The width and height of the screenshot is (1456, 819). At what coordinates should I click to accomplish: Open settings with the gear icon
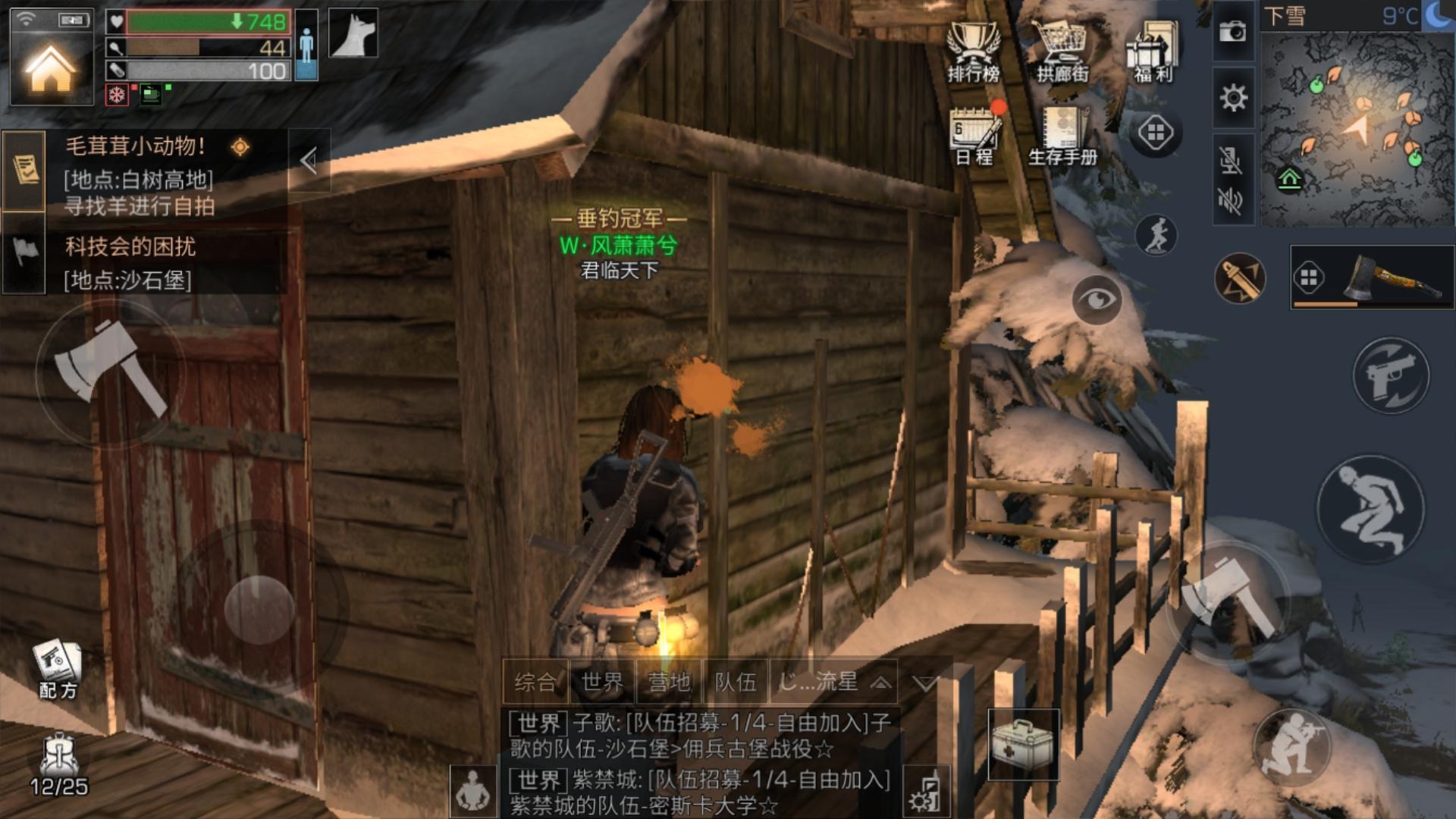coord(1233,98)
